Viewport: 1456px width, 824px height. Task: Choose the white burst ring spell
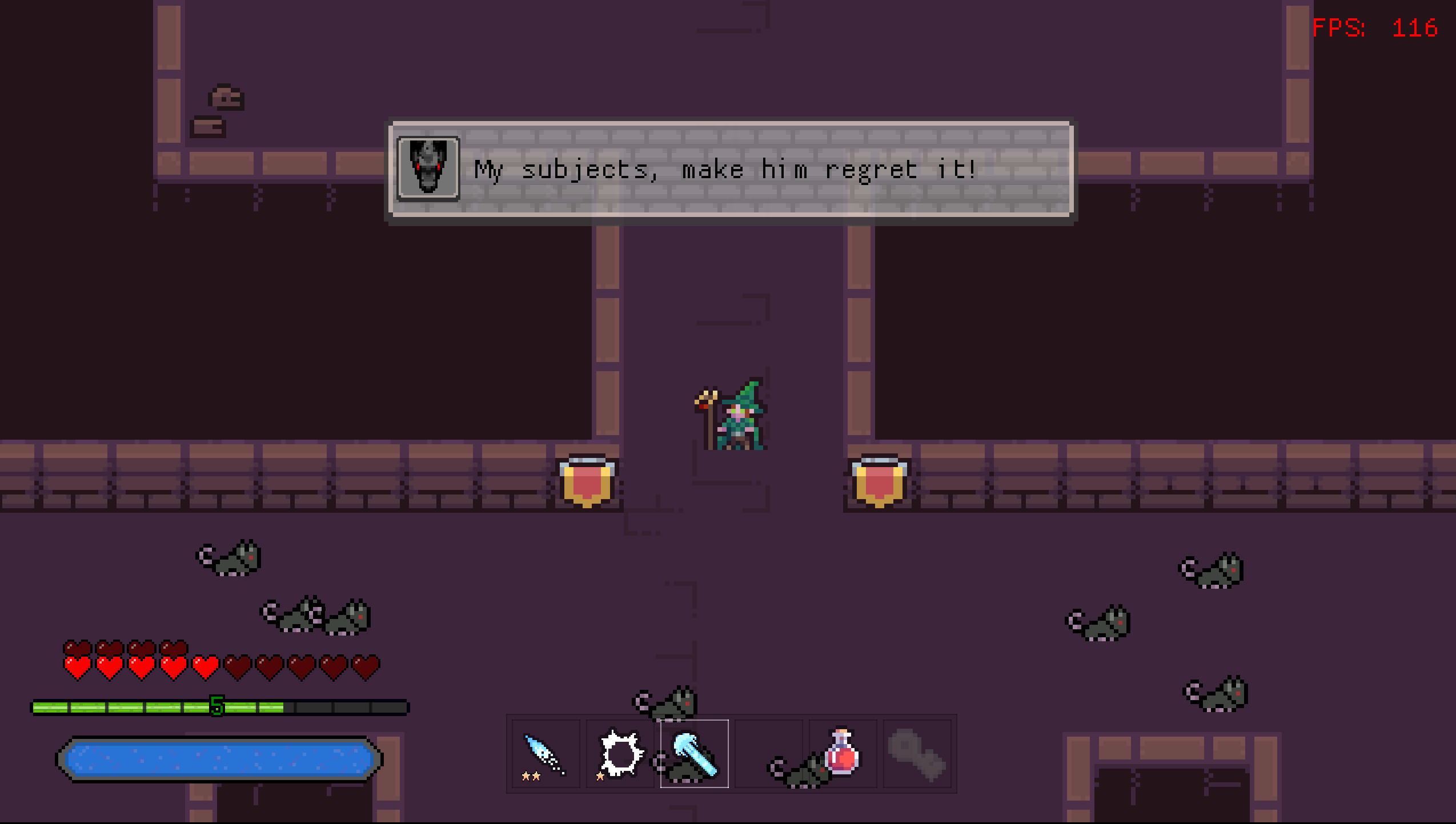(x=620, y=754)
